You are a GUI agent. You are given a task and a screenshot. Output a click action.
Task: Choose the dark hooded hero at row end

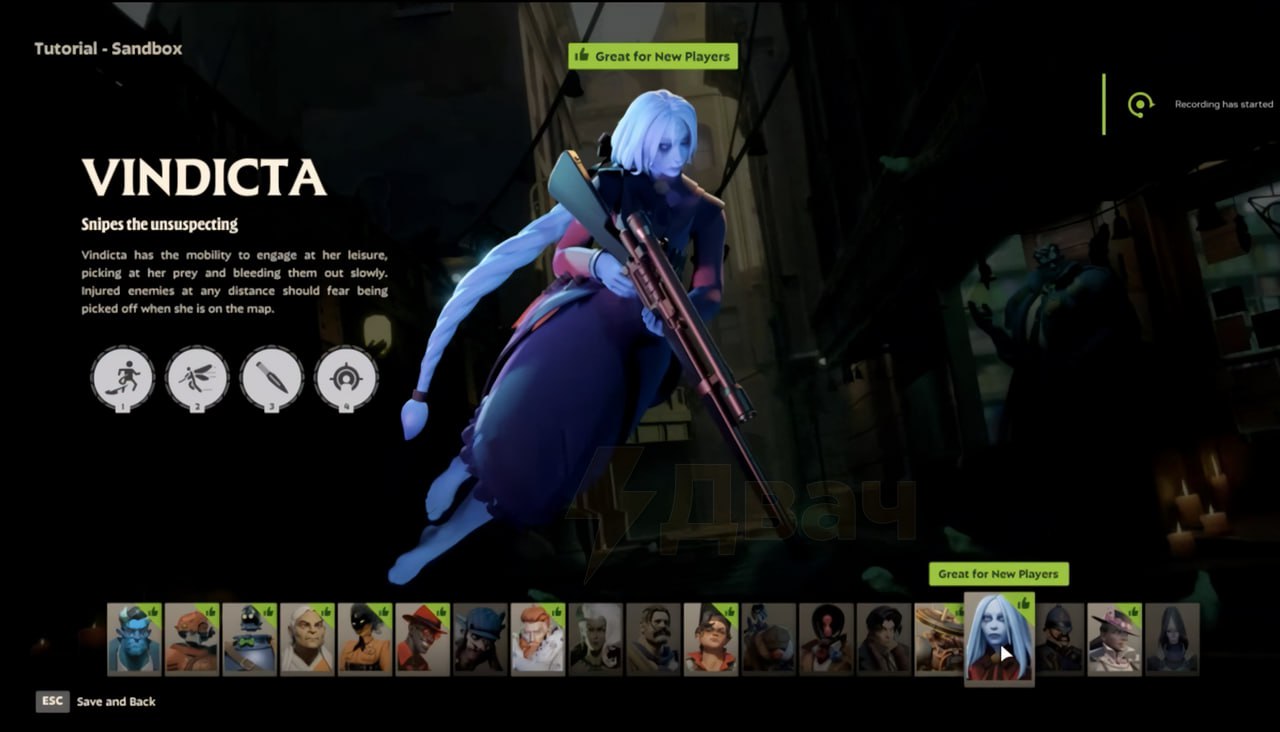click(x=1172, y=639)
